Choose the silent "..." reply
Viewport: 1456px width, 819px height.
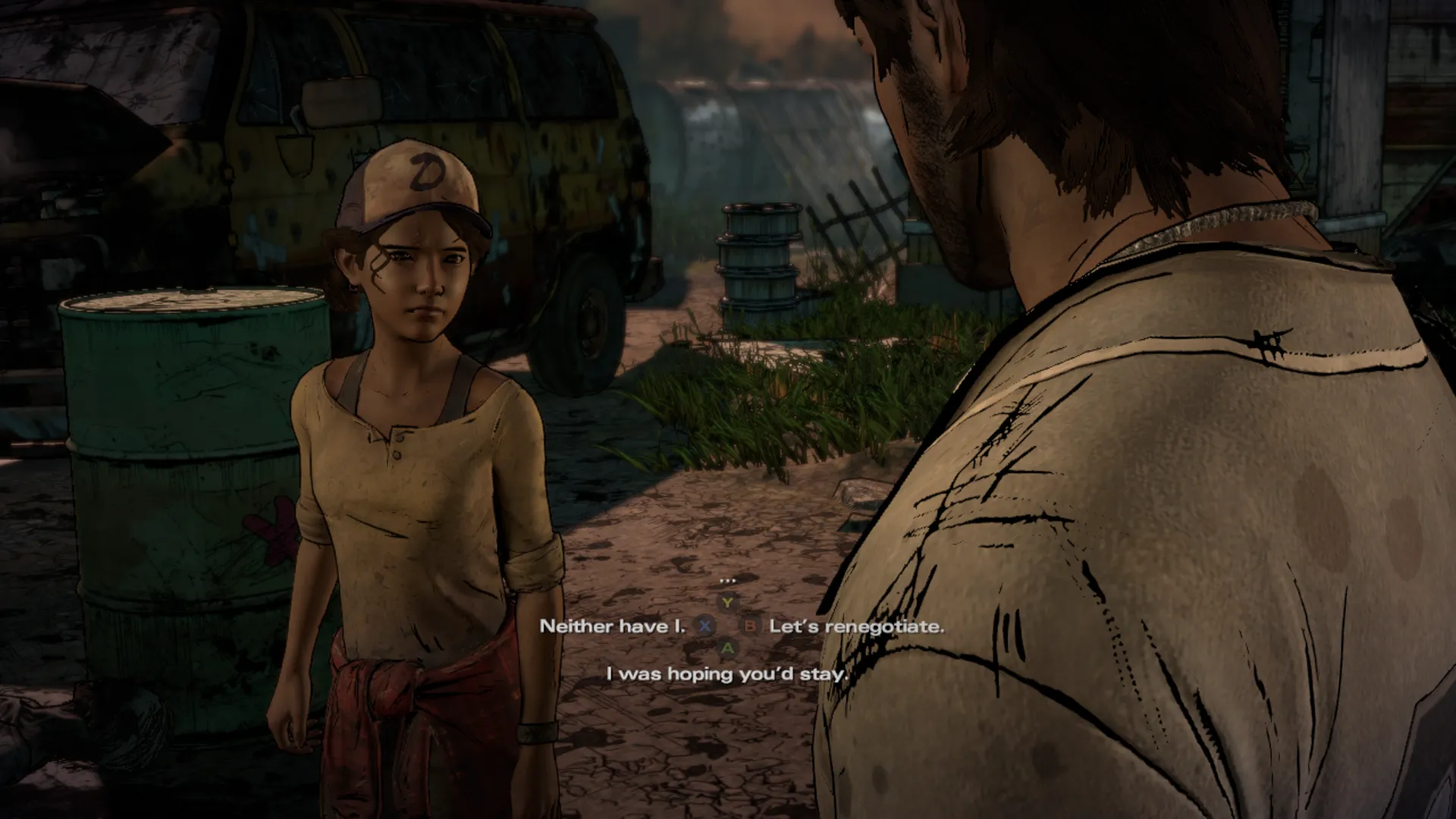(727, 581)
